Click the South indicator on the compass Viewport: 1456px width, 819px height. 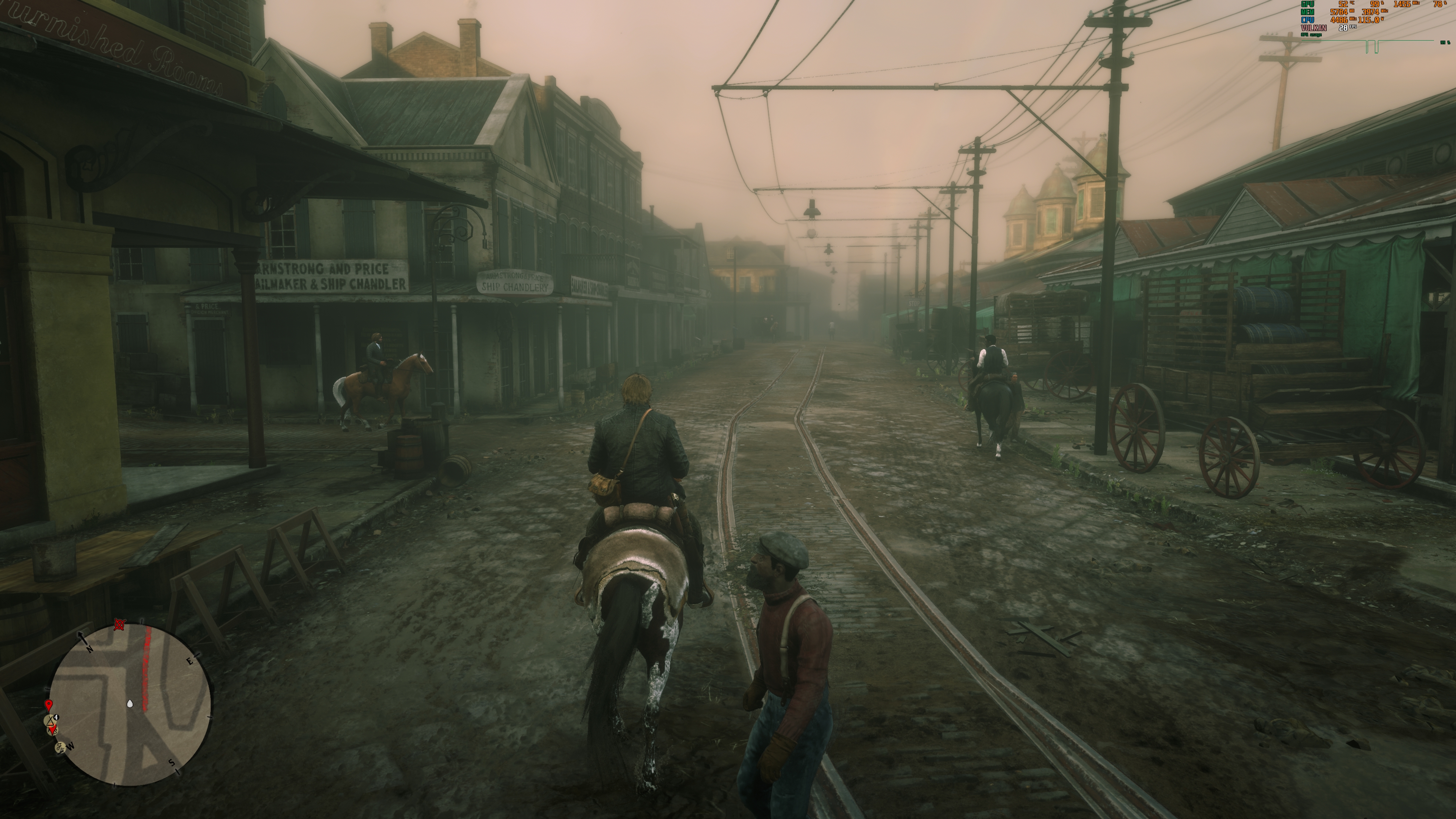click(172, 763)
